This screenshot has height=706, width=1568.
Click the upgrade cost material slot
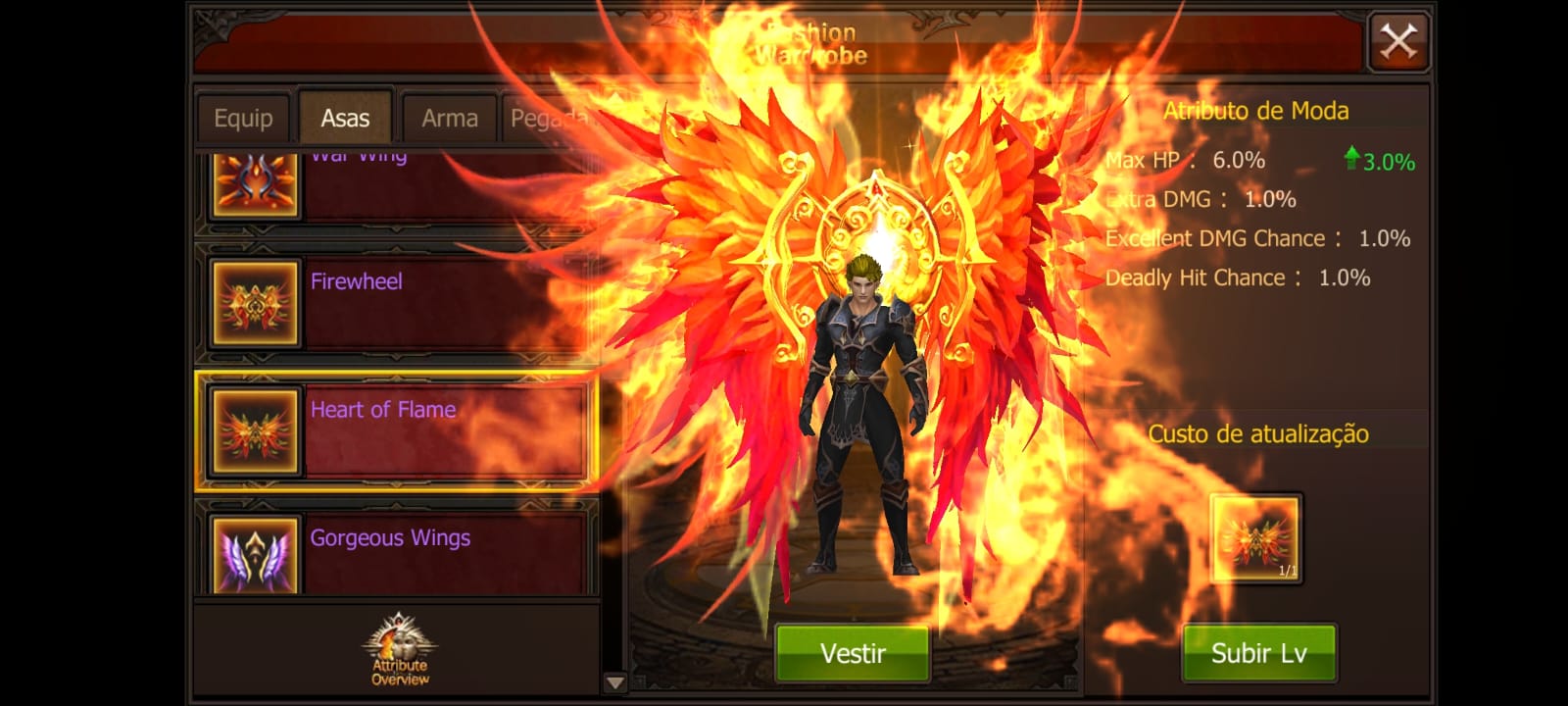pos(1255,538)
